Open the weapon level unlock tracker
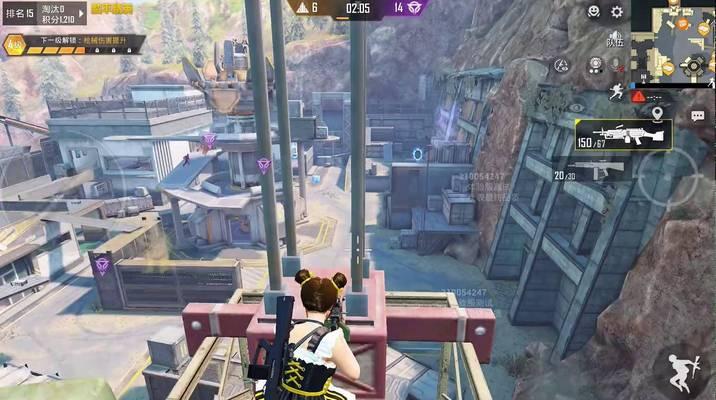716x400 pixels. [75, 45]
